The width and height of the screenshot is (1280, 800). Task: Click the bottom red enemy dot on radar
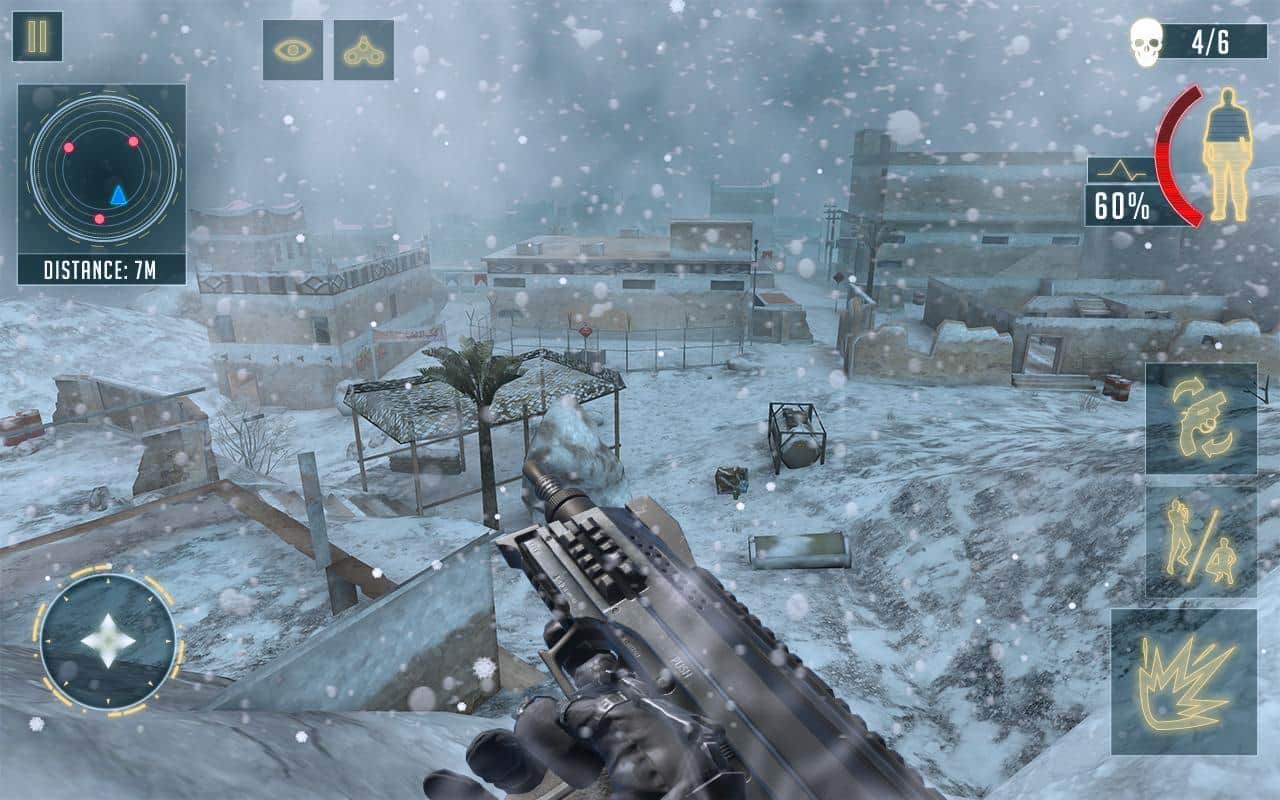(99, 218)
